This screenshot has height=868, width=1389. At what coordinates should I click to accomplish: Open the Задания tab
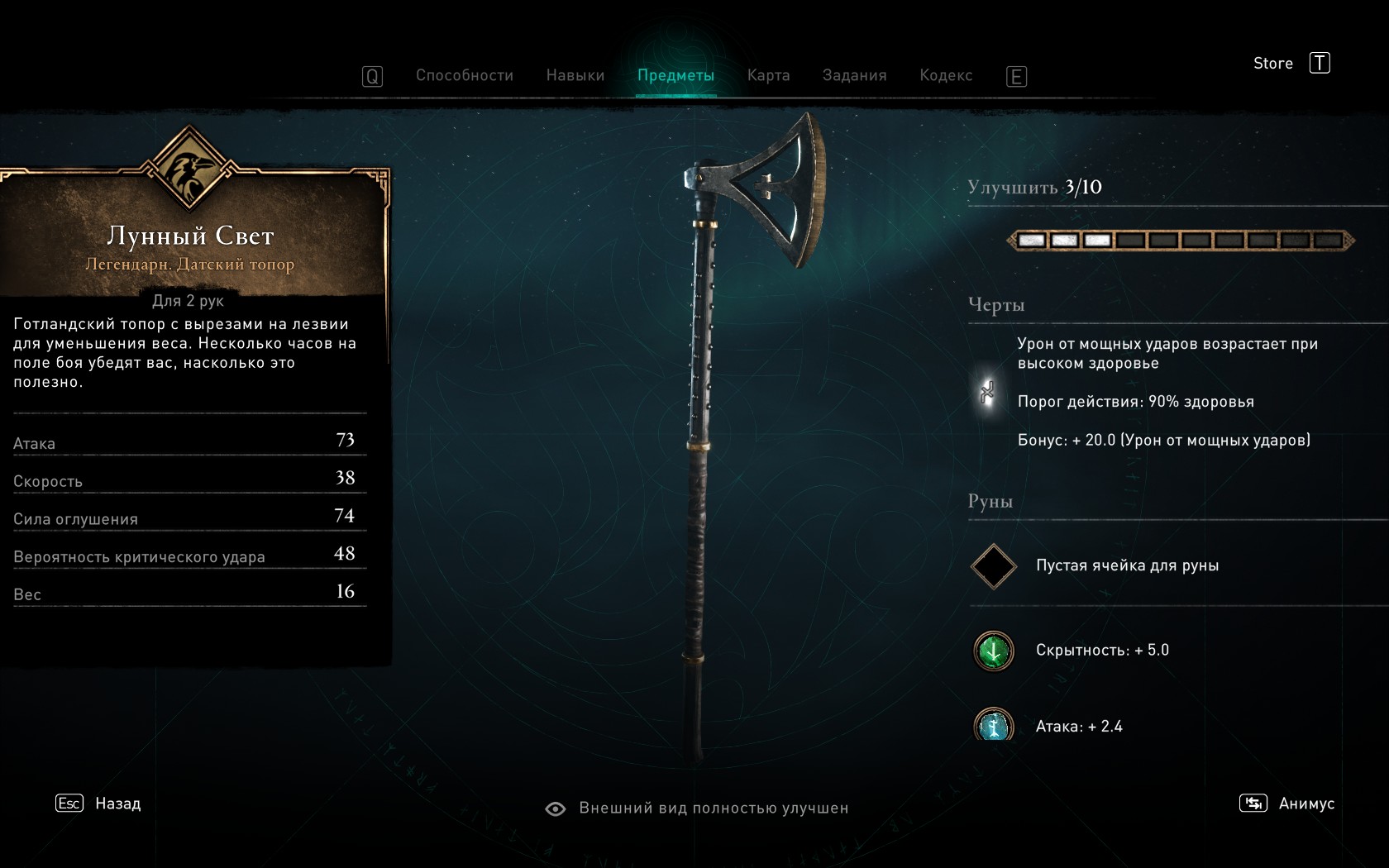click(854, 75)
